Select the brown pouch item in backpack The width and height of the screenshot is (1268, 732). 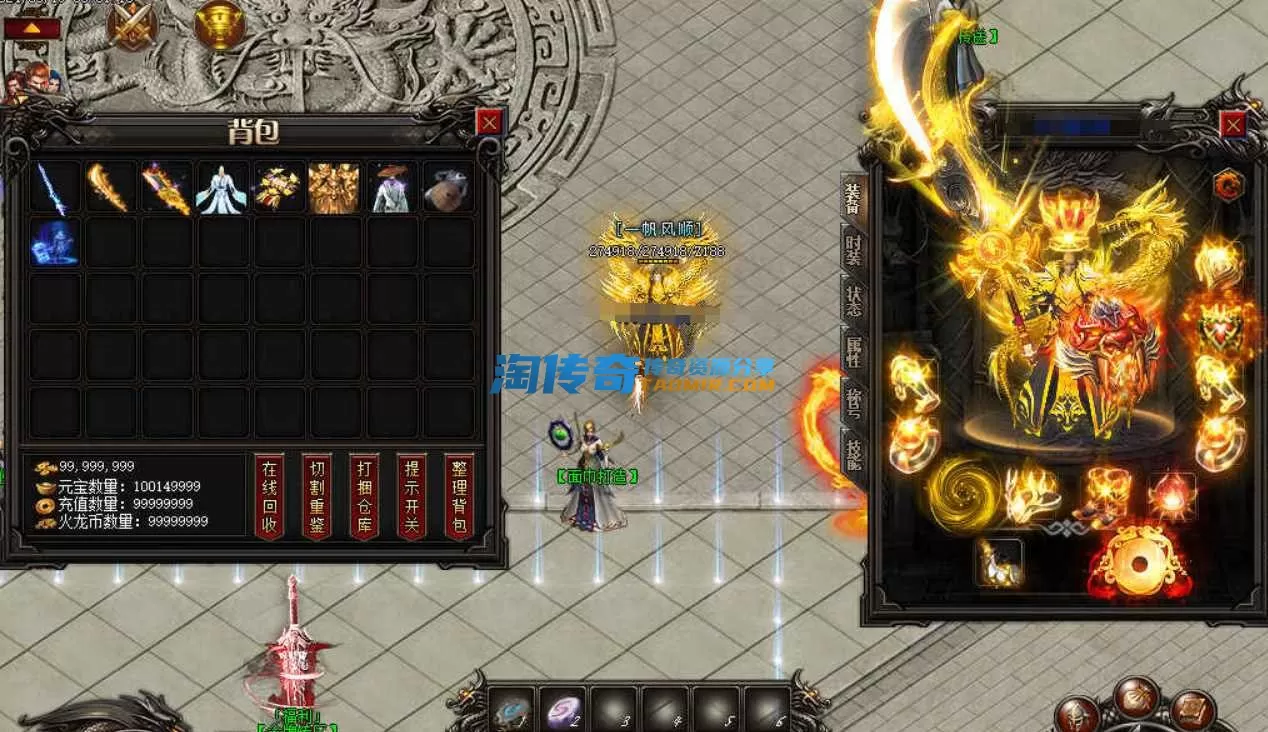point(447,188)
